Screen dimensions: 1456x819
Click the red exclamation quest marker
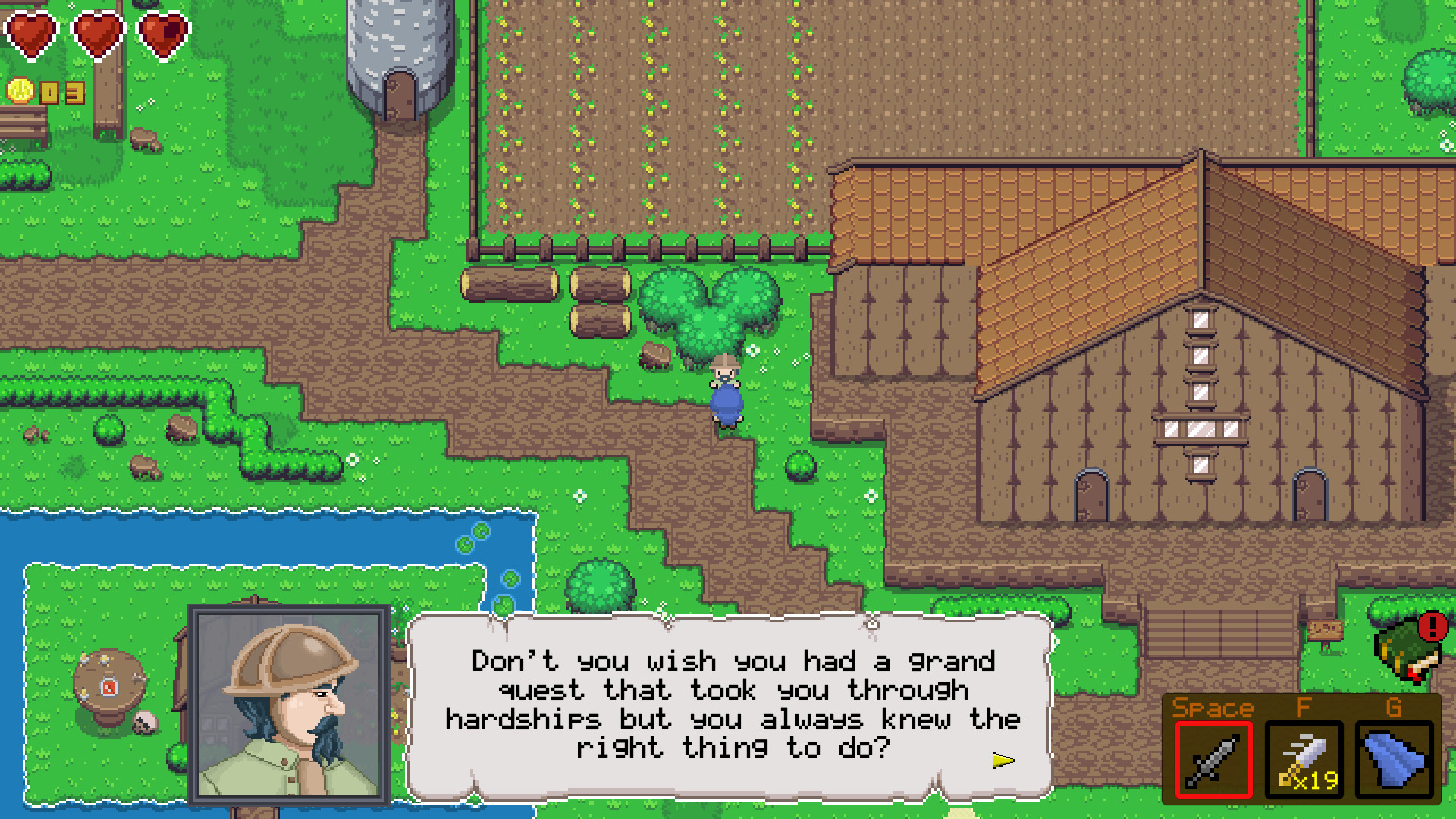pyautogui.click(x=1432, y=626)
